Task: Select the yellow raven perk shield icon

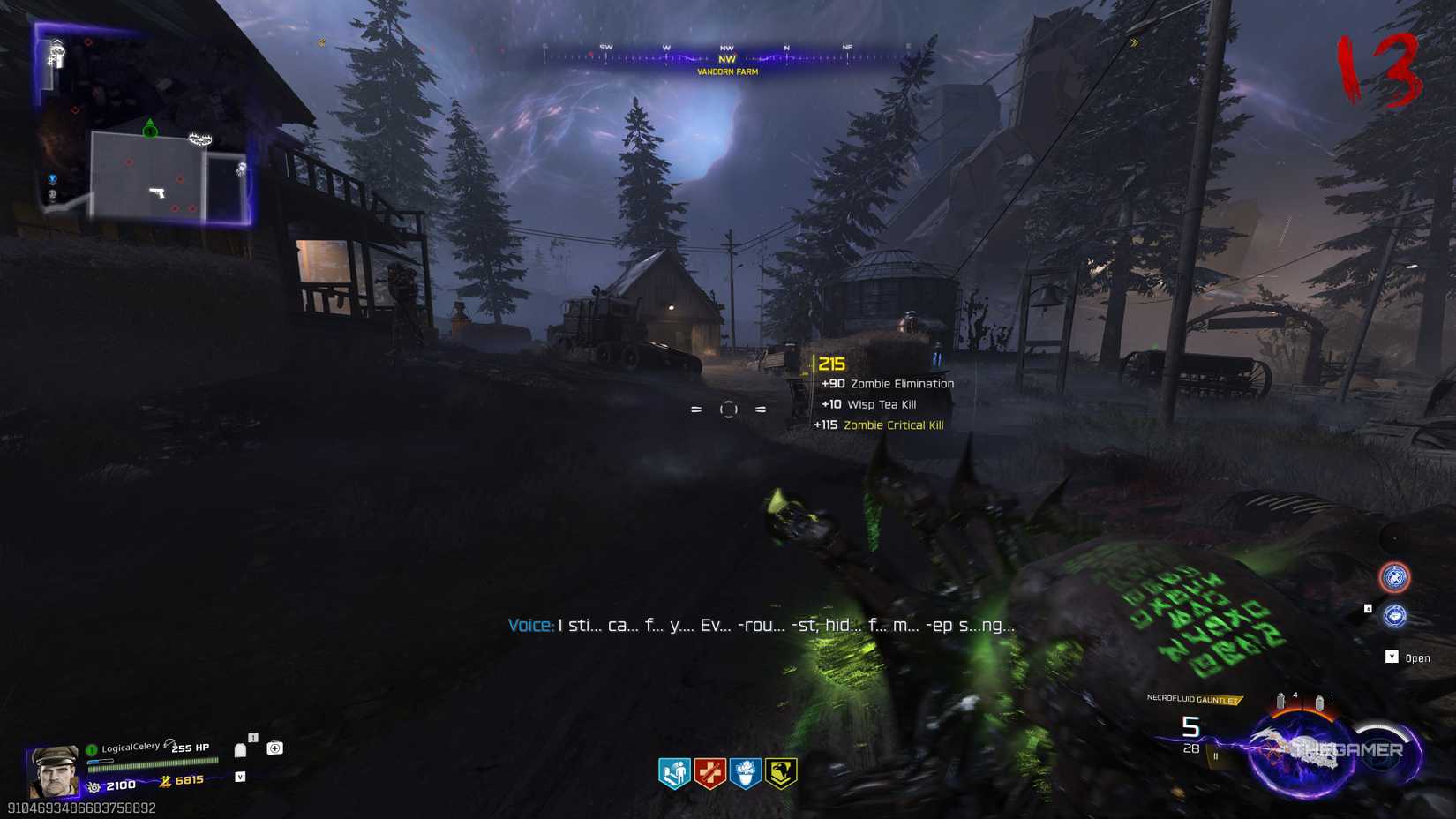Action: pos(780,773)
